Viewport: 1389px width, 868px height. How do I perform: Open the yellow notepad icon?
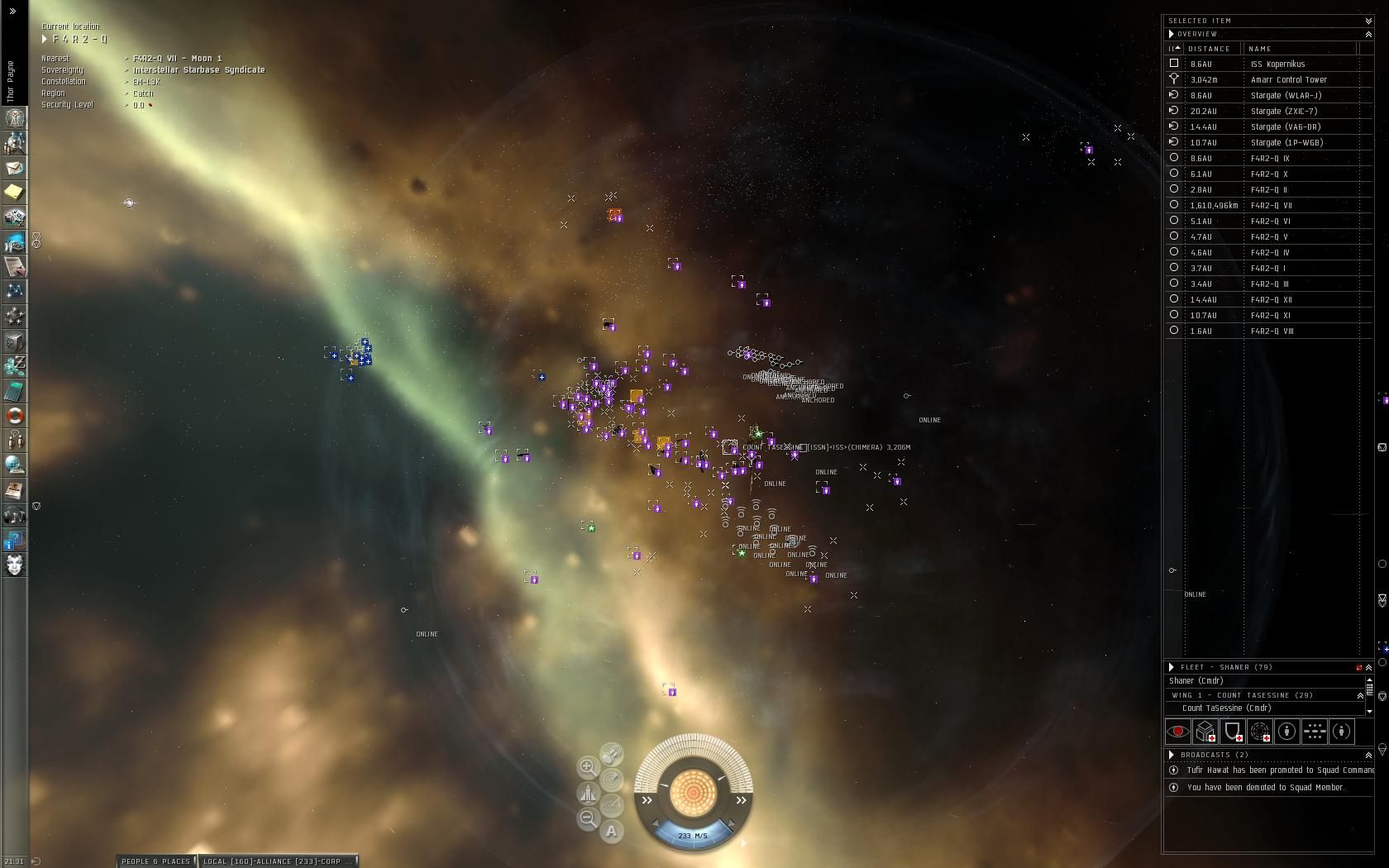(15, 193)
